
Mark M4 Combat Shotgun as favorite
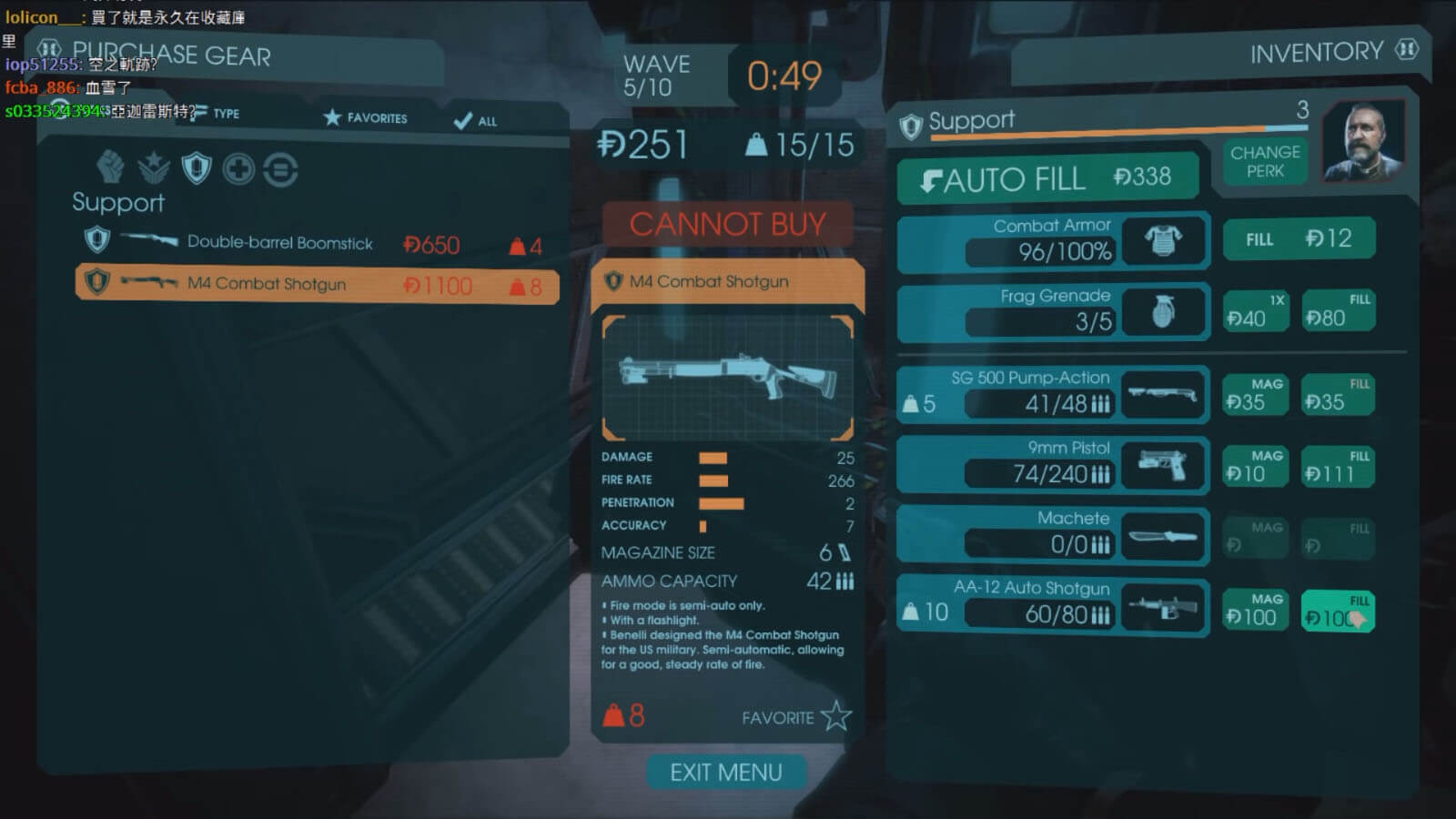pyautogui.click(x=835, y=717)
